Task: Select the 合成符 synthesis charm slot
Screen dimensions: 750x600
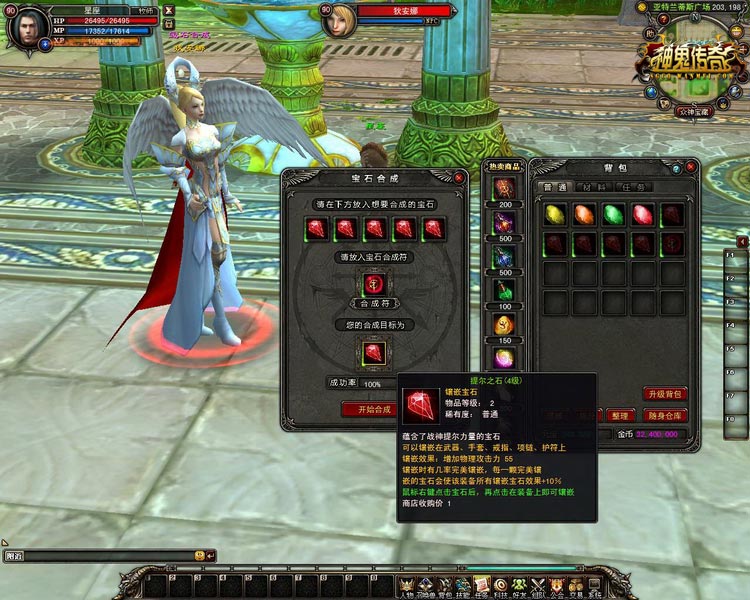Action: (372, 284)
